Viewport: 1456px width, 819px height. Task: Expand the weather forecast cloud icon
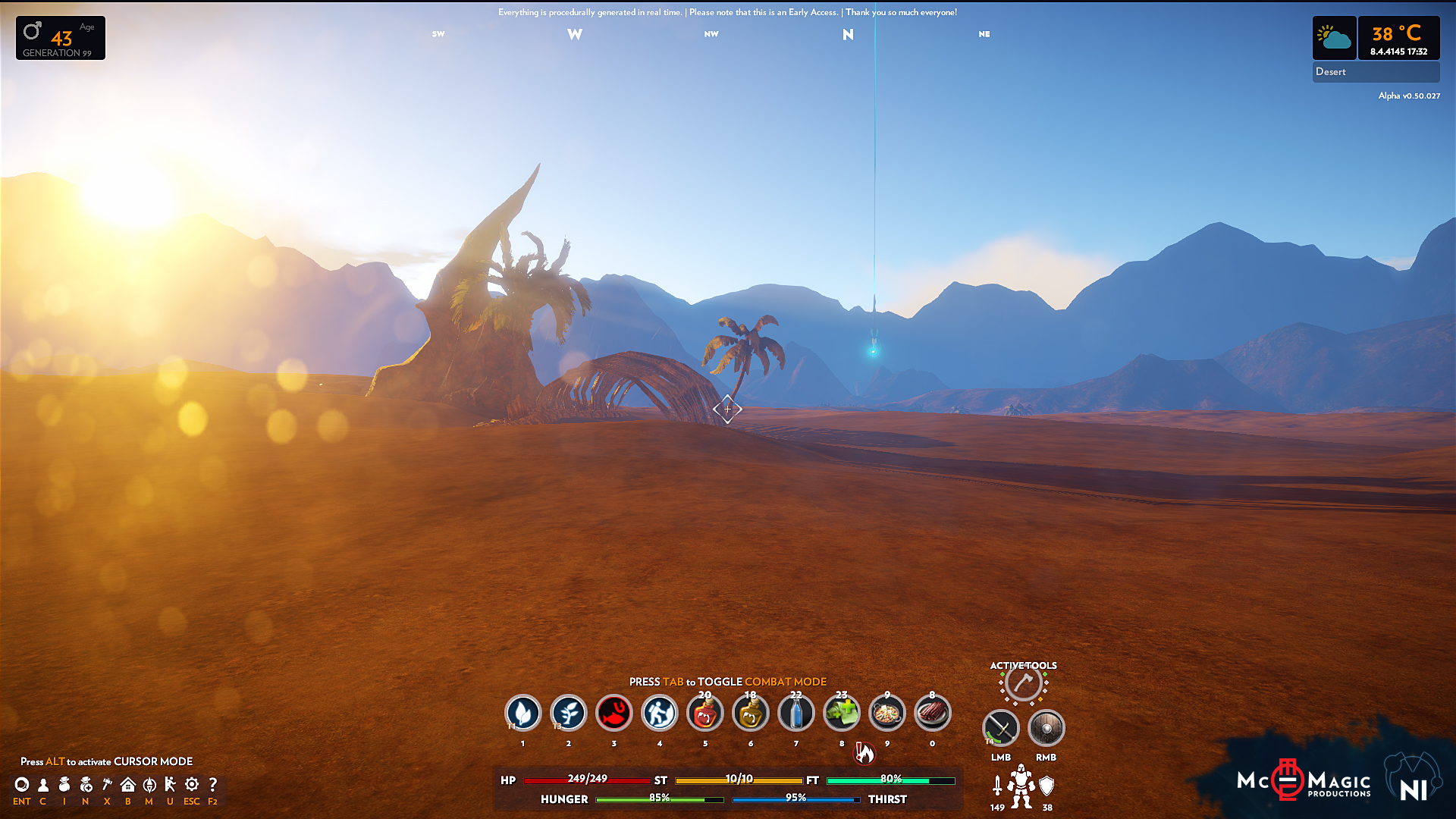[1334, 37]
